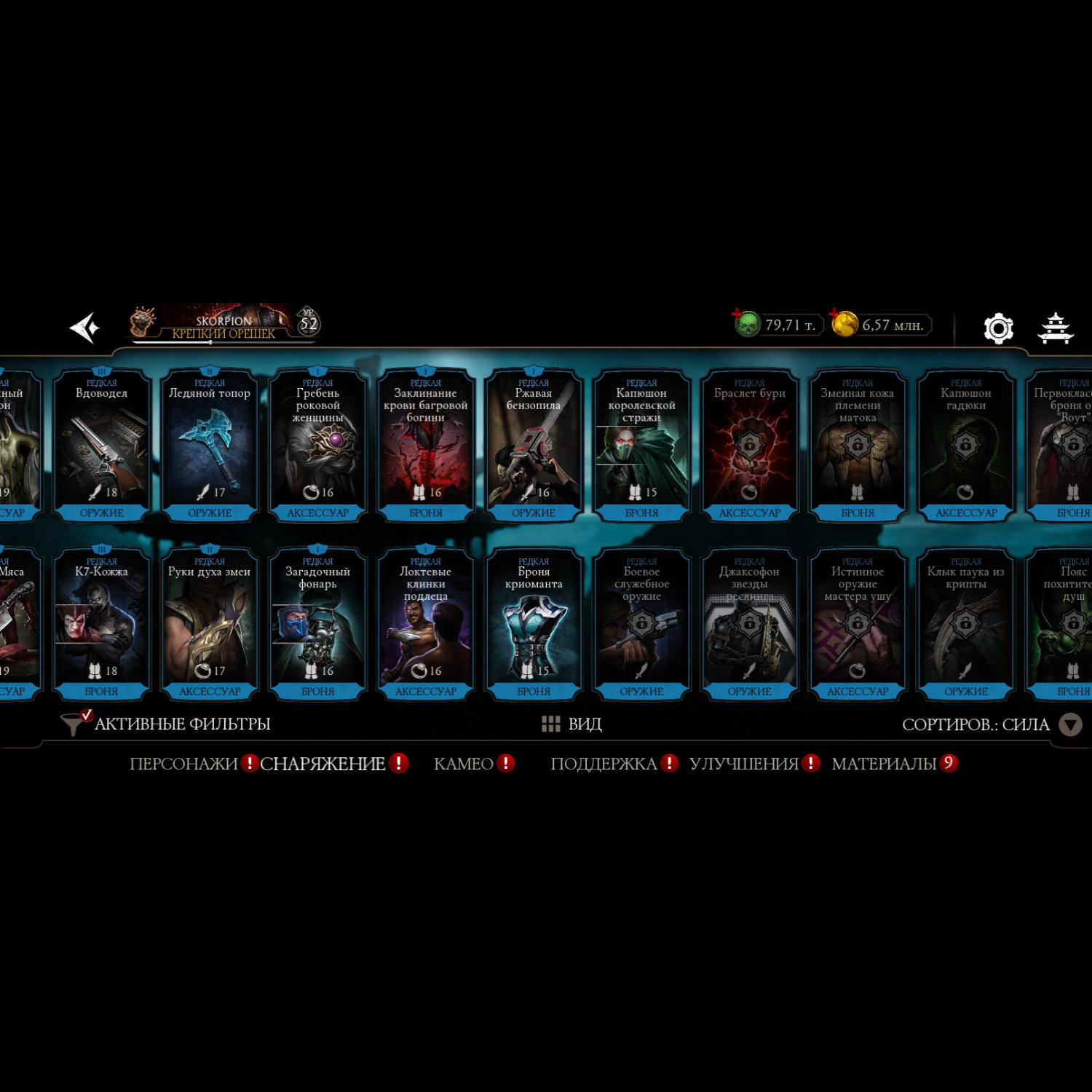The image size is (1092, 1092).
Task: Choose the Ржавая бензопила card
Action: coord(534,446)
